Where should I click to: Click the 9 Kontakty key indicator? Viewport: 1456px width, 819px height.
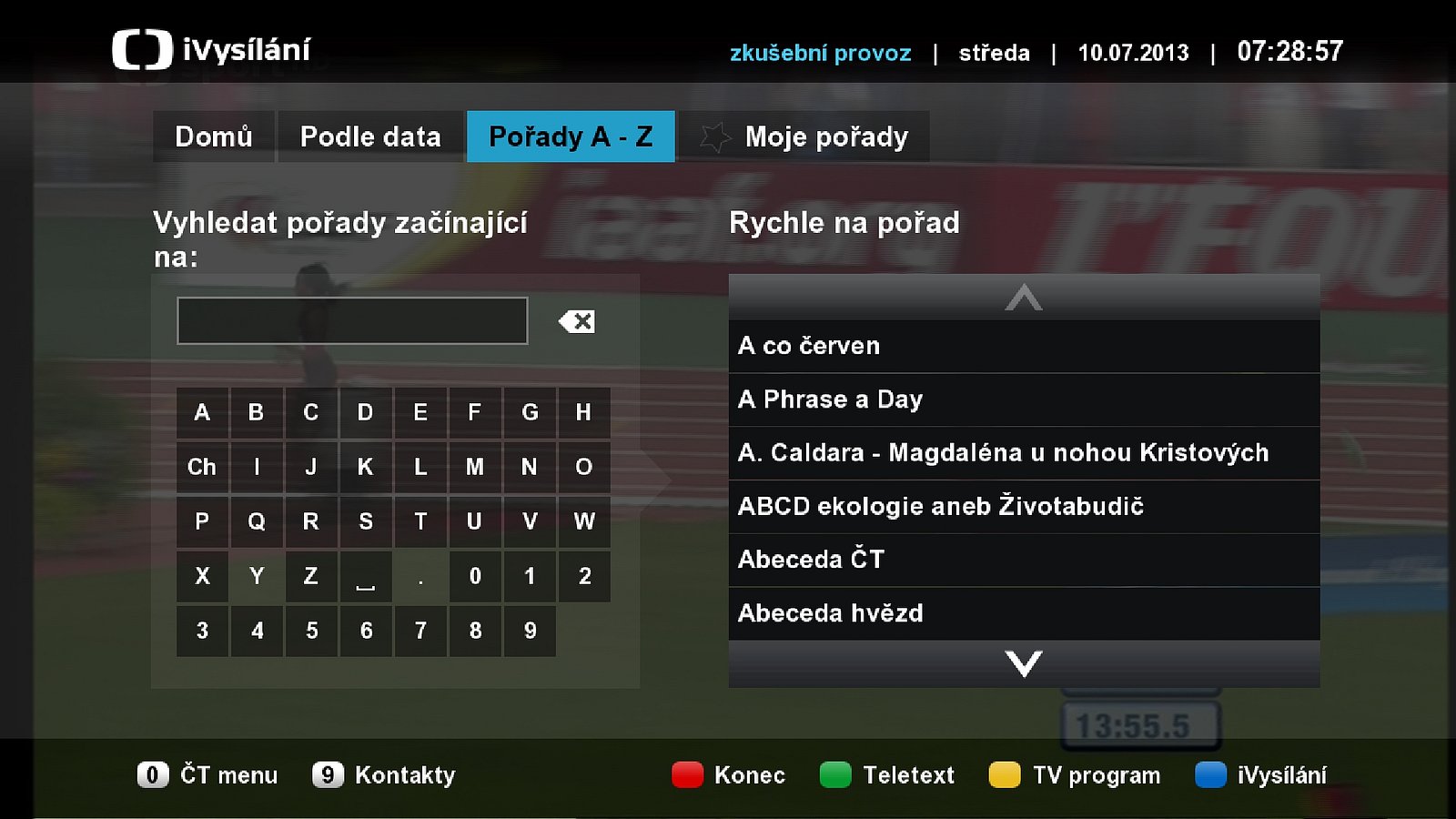tap(328, 775)
